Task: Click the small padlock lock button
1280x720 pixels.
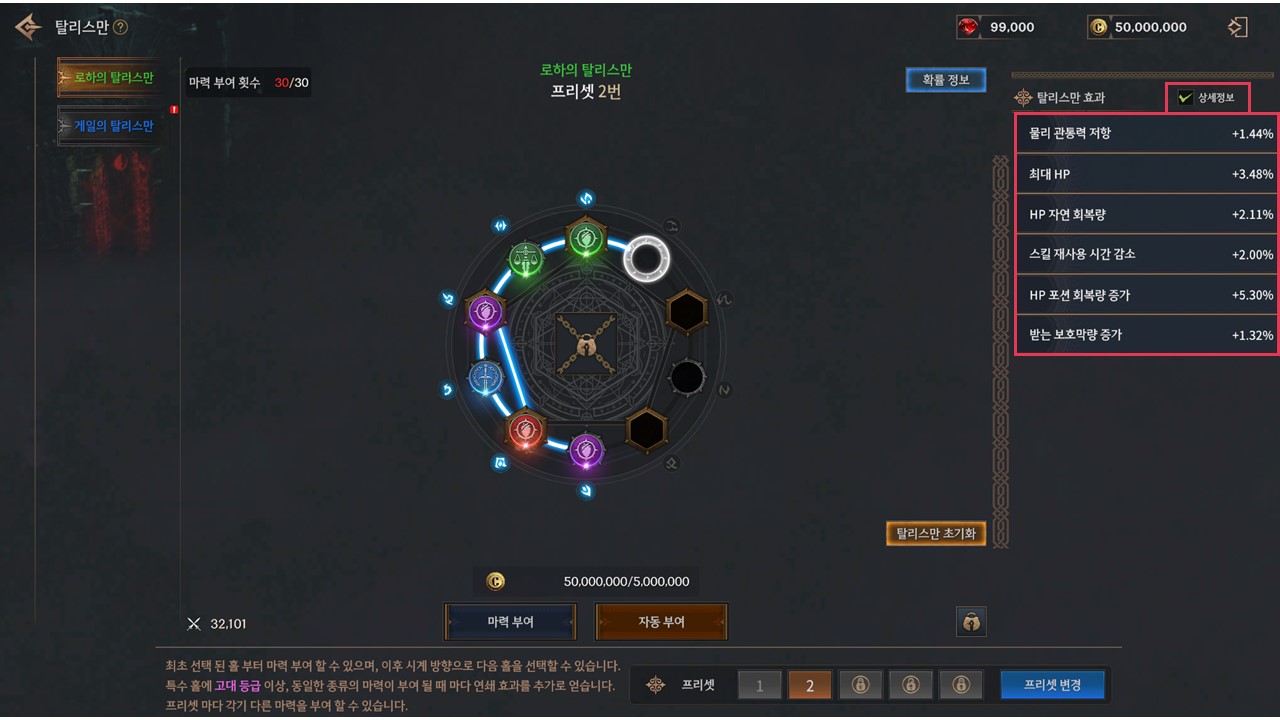Action: point(971,622)
